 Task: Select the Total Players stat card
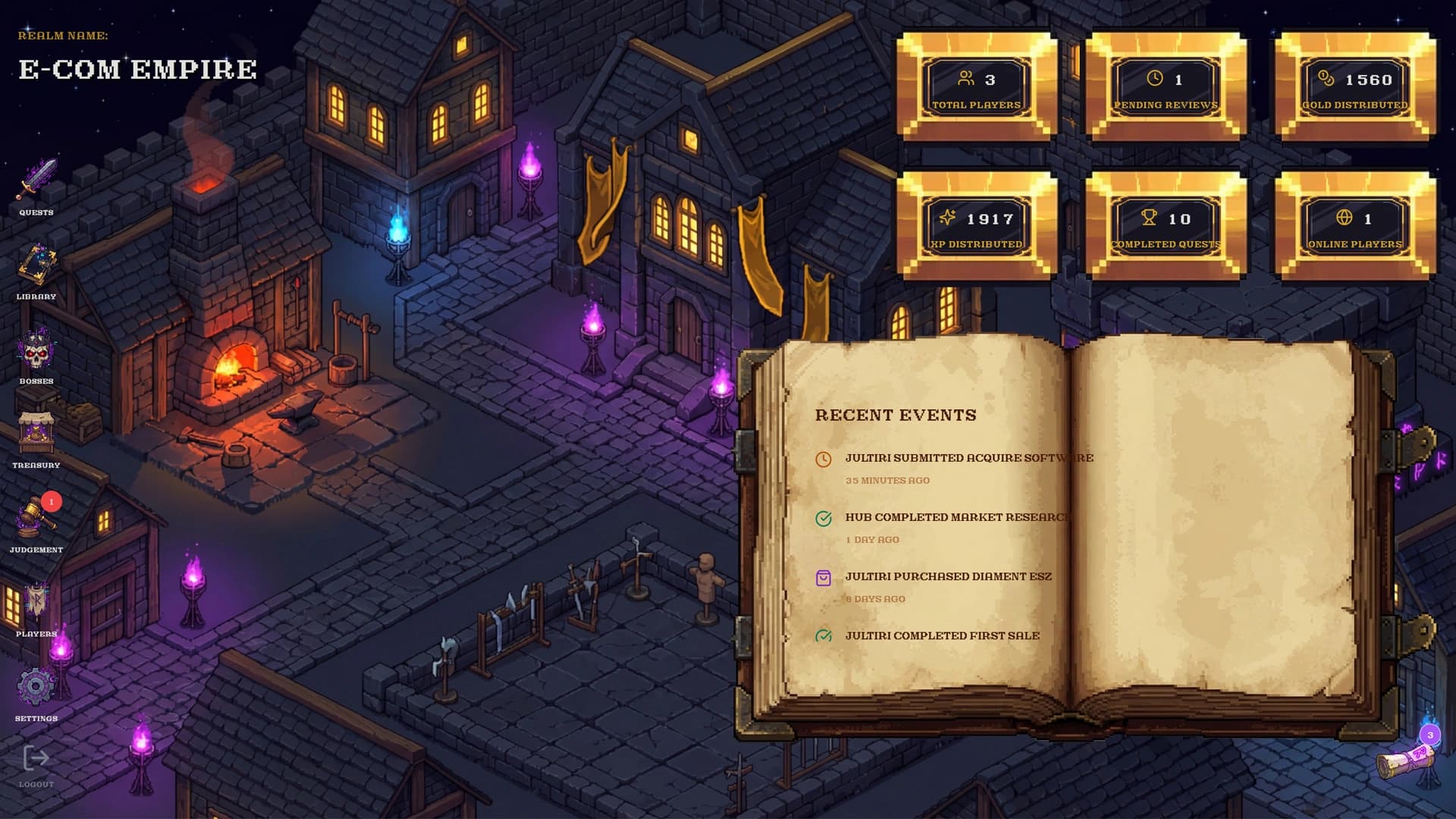tap(977, 86)
